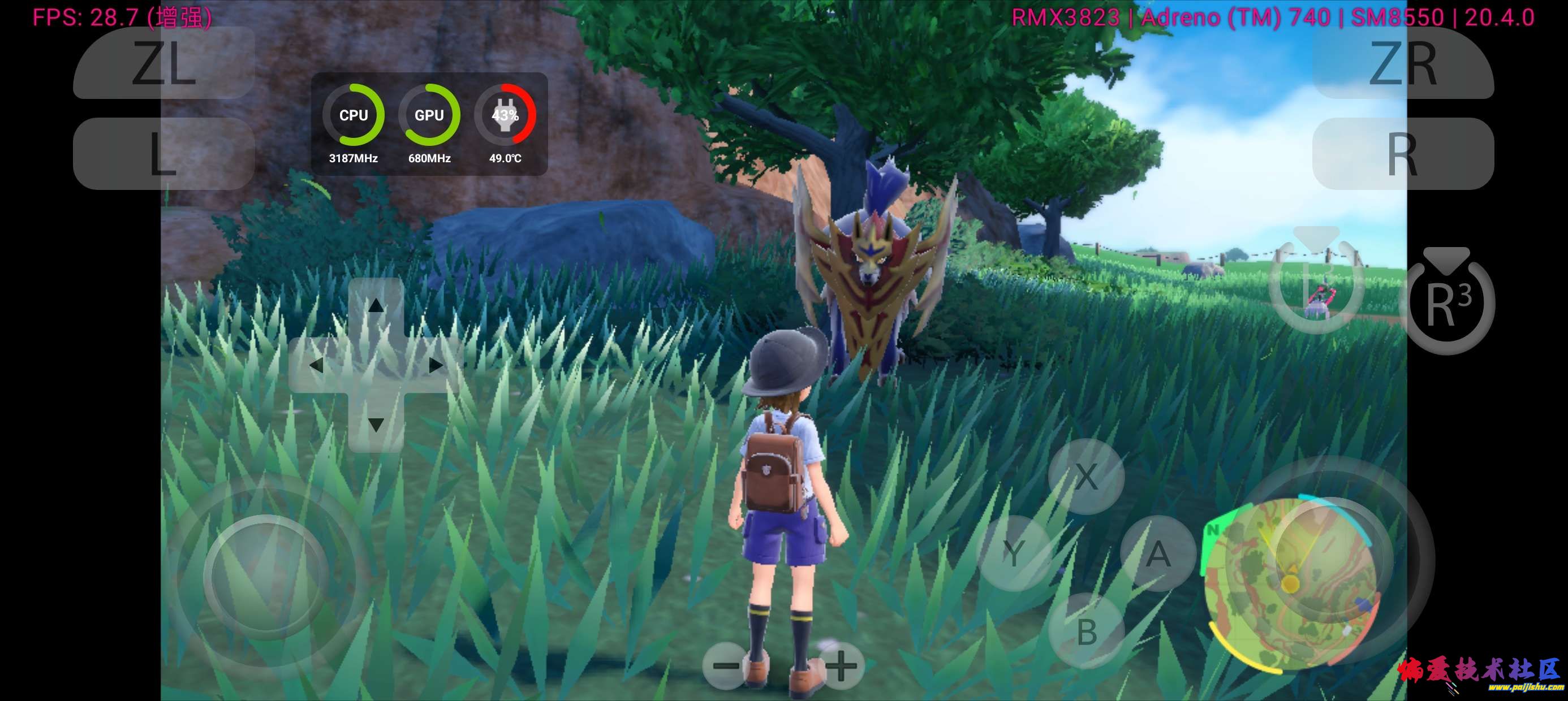
Task: Click the GPU frequency gauge
Action: (429, 116)
